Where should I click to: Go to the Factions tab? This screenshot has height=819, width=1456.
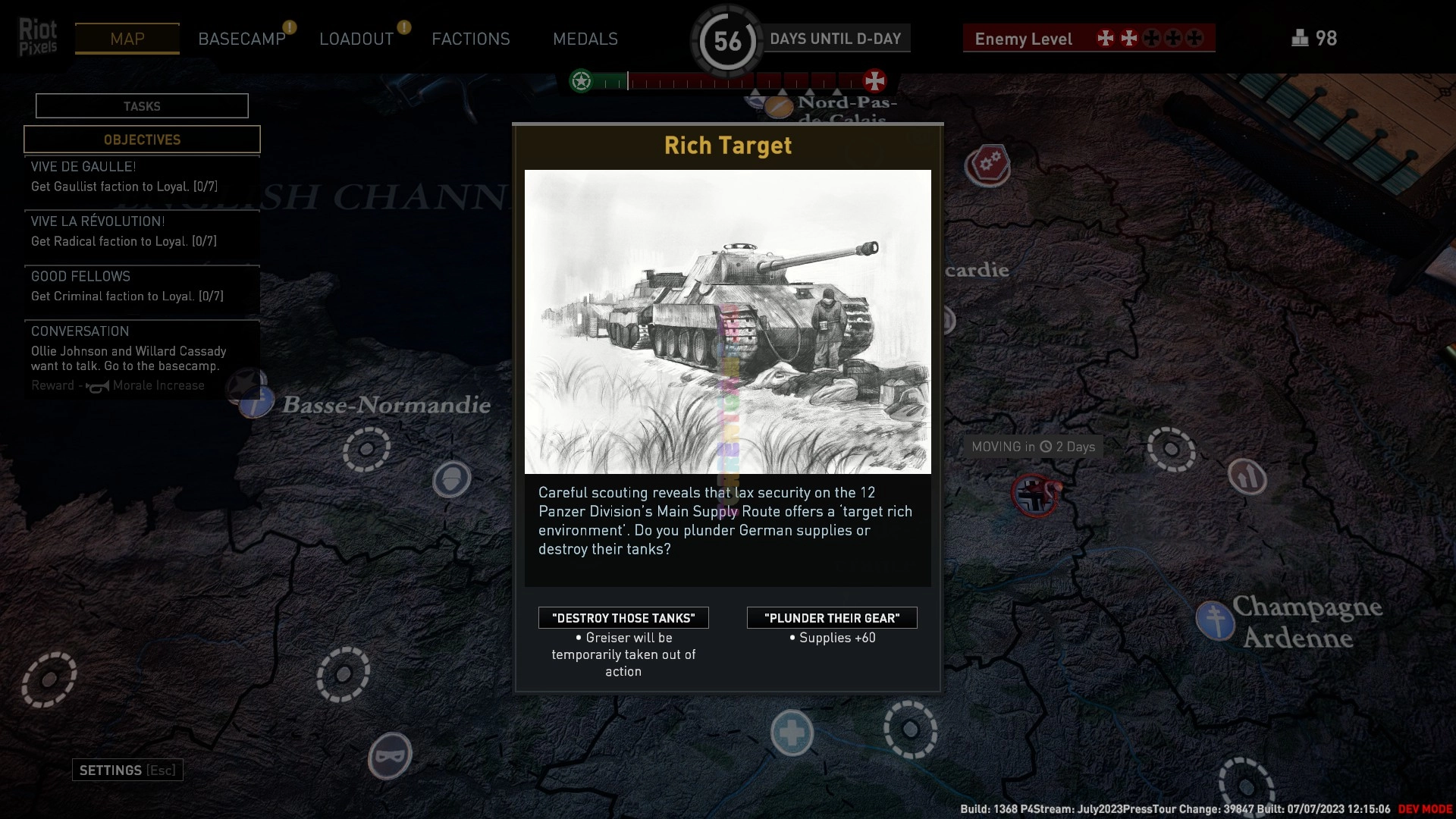(471, 39)
